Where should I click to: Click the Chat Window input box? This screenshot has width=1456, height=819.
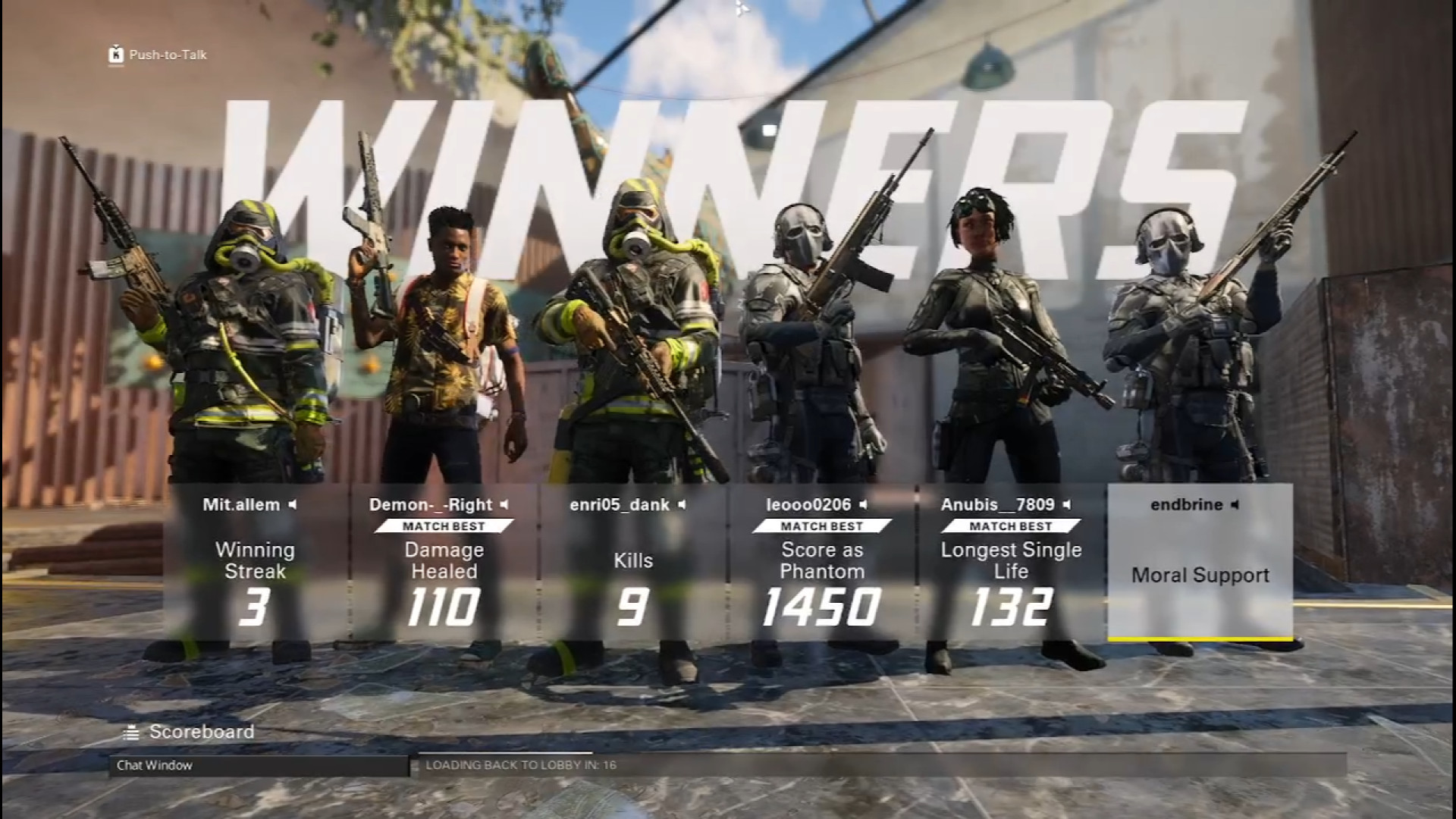point(258,765)
